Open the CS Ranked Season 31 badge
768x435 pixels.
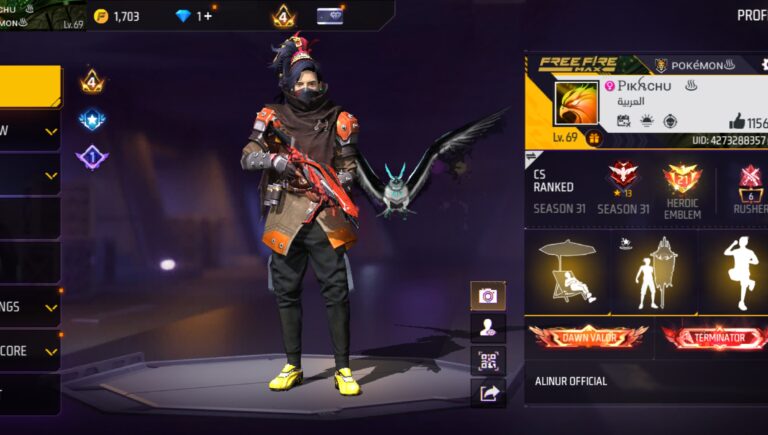click(x=623, y=178)
